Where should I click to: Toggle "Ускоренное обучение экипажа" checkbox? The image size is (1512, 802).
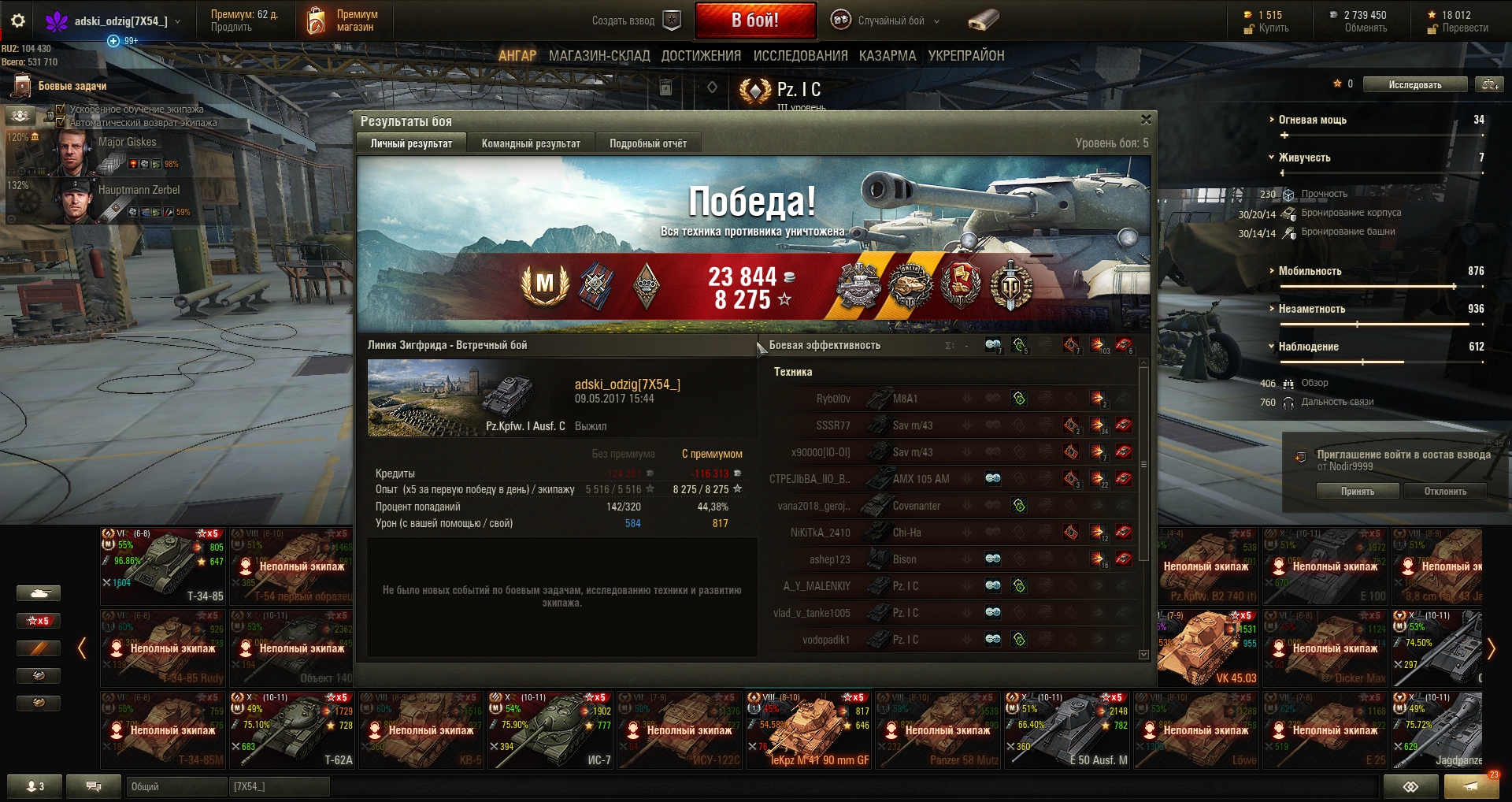(61, 110)
